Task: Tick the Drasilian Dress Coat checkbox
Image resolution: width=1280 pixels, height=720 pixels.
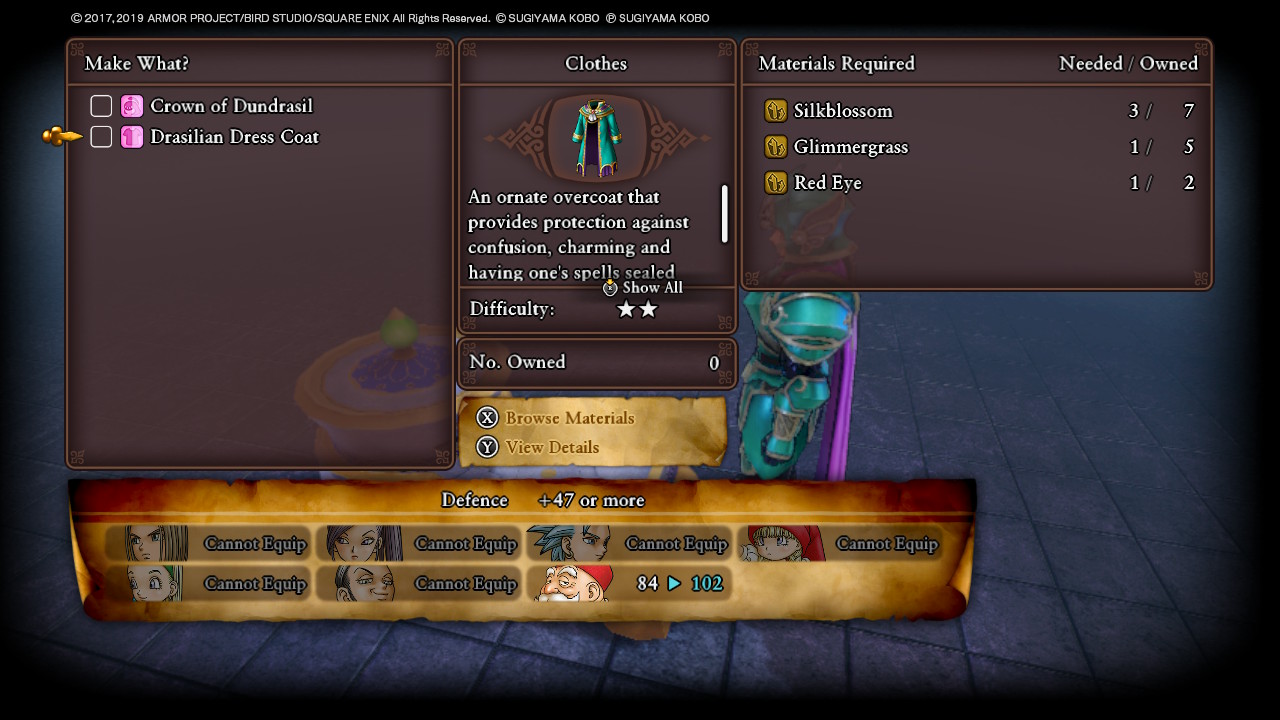Action: point(101,137)
